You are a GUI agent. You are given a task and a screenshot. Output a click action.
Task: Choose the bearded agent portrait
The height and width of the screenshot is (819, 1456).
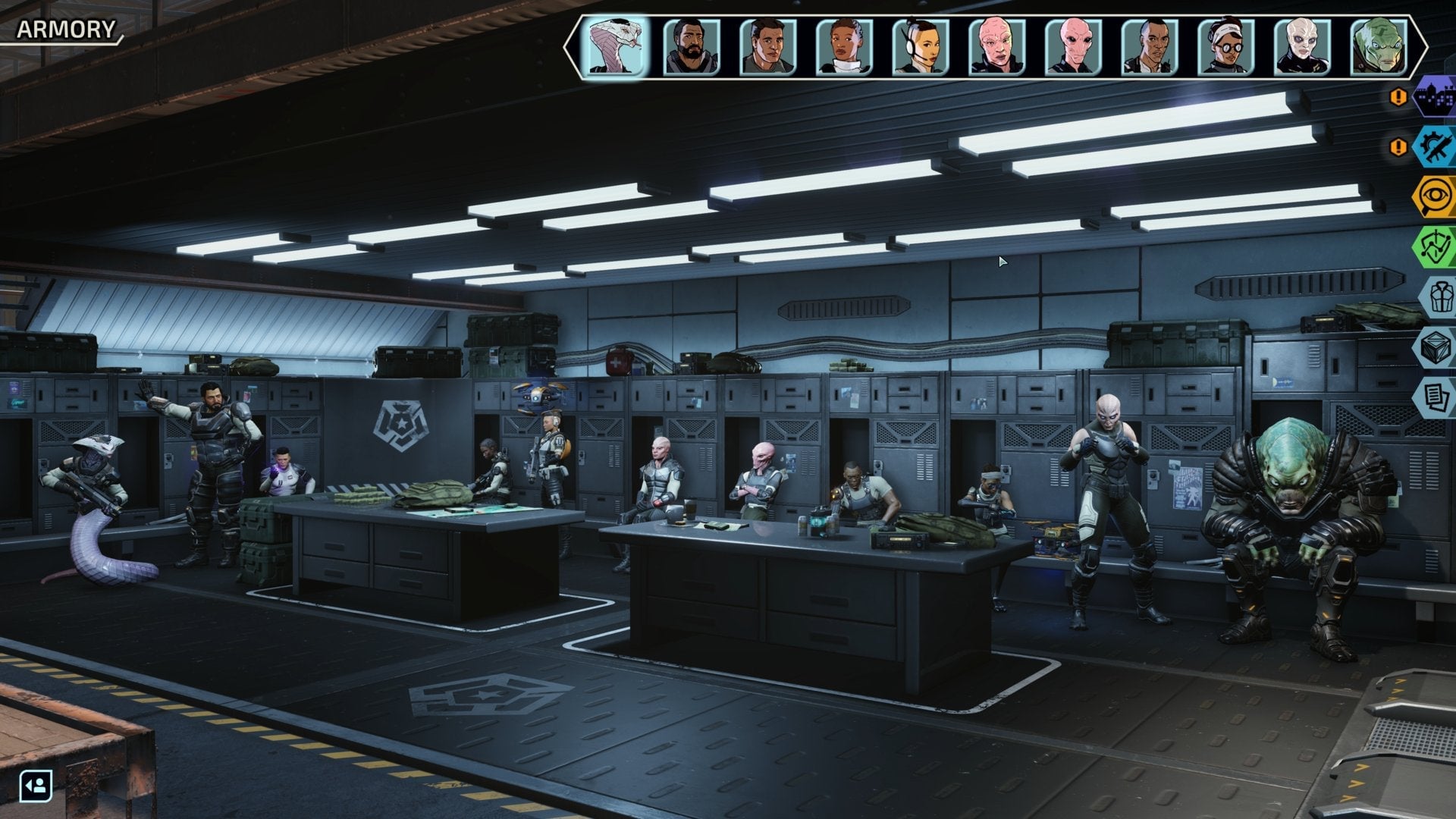pyautogui.click(x=691, y=47)
